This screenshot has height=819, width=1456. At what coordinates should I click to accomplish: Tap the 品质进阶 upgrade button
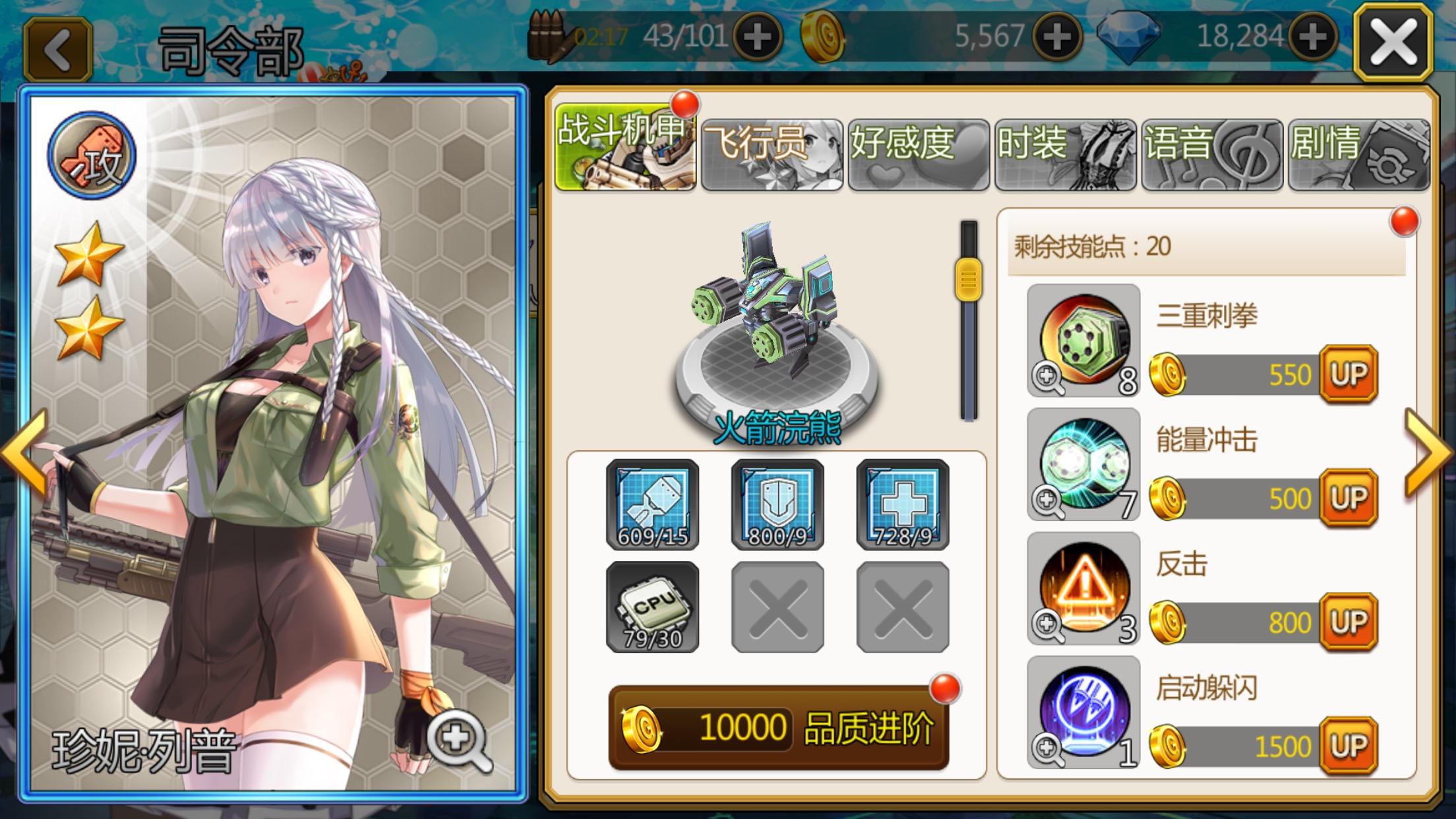click(778, 728)
